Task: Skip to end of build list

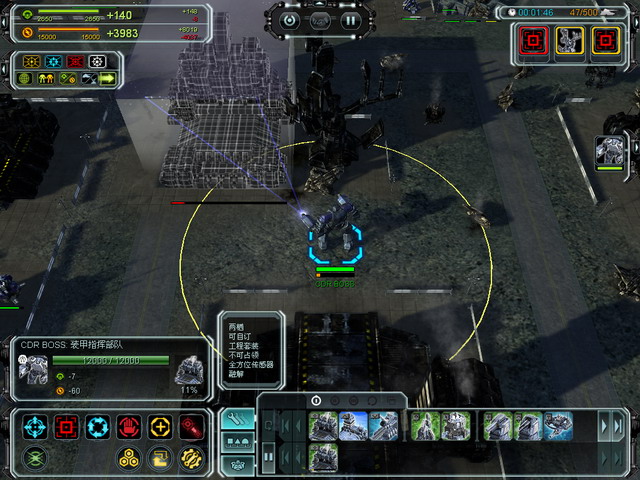Action: point(617,426)
